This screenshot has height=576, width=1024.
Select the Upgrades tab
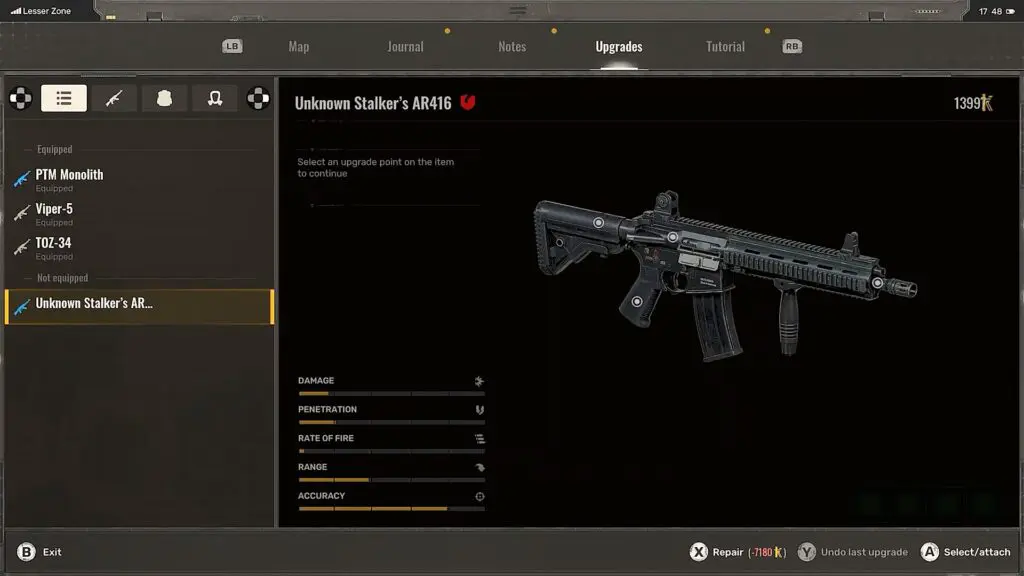pyautogui.click(x=618, y=47)
